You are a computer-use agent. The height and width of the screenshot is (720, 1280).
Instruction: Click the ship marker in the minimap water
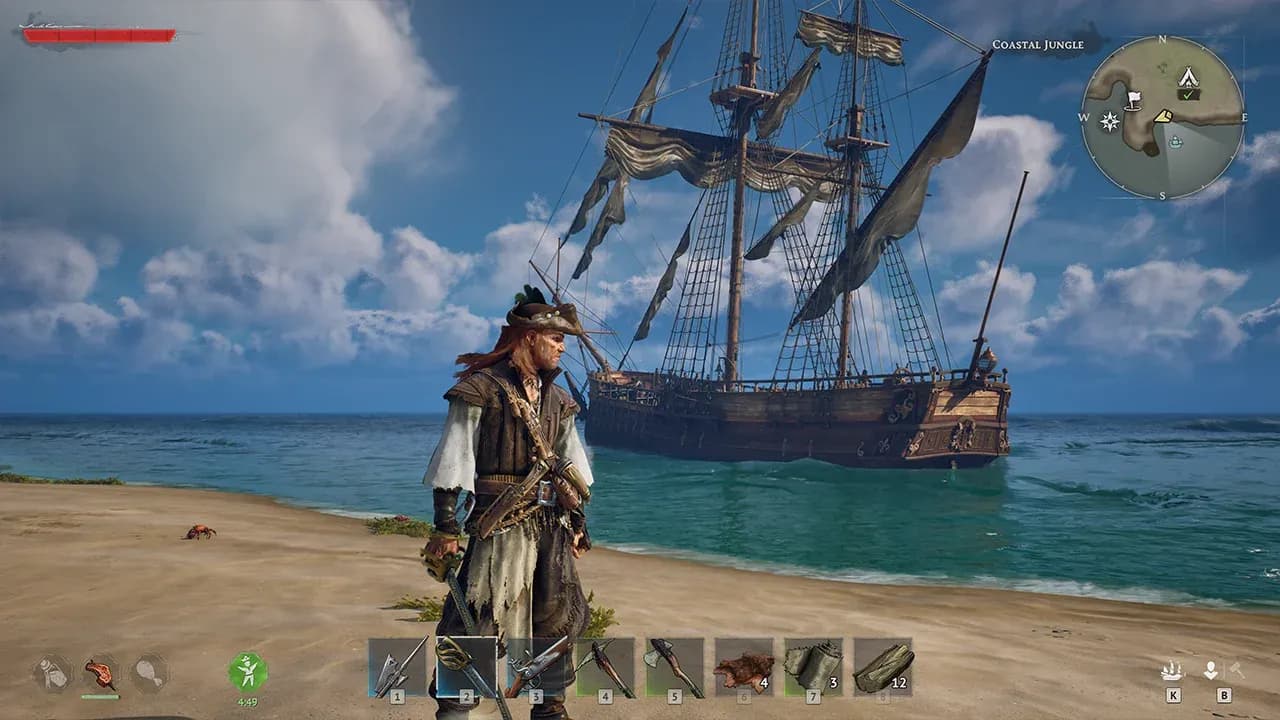point(1176,142)
